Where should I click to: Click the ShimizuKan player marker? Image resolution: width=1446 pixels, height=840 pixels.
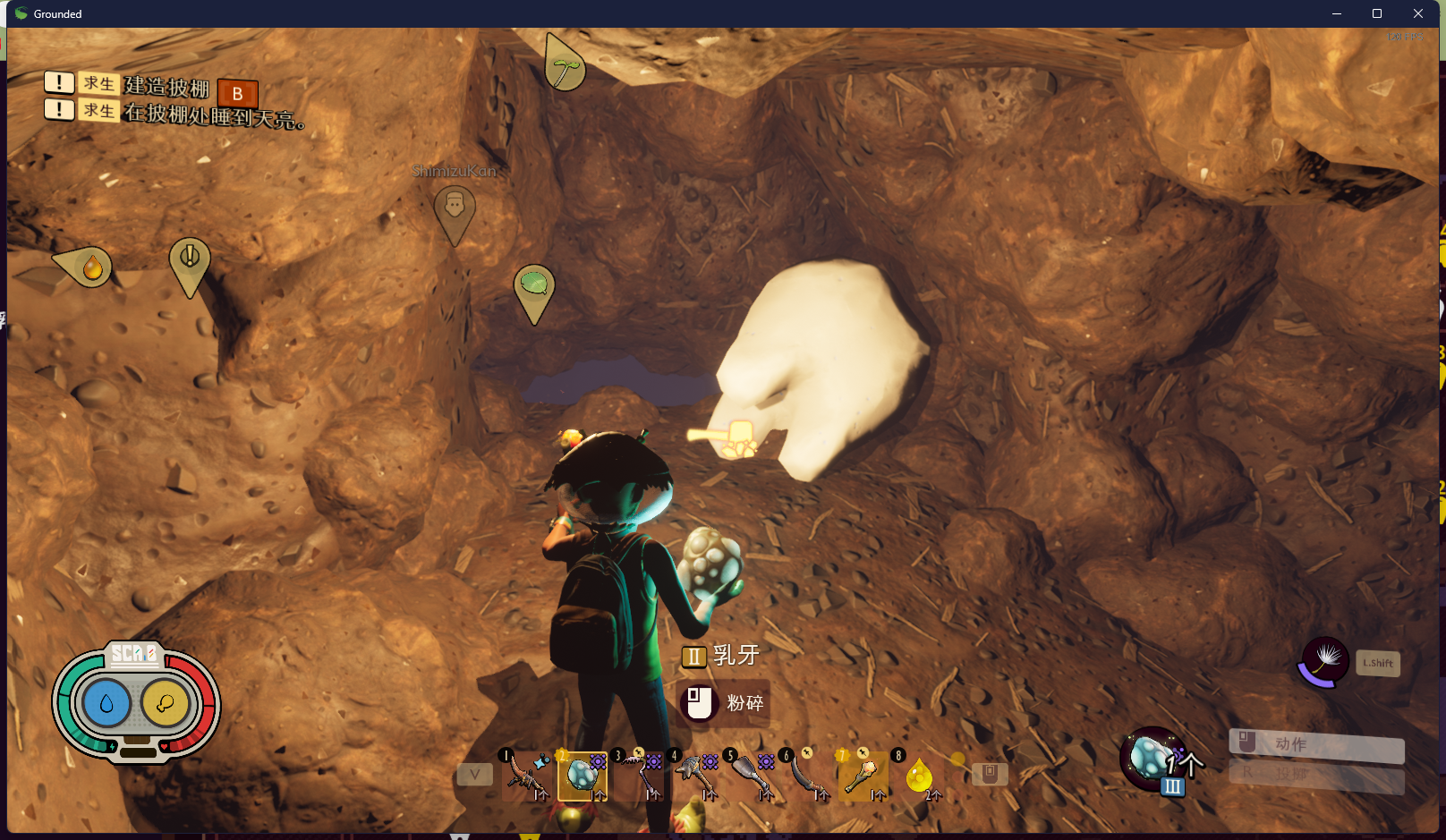pos(455,209)
